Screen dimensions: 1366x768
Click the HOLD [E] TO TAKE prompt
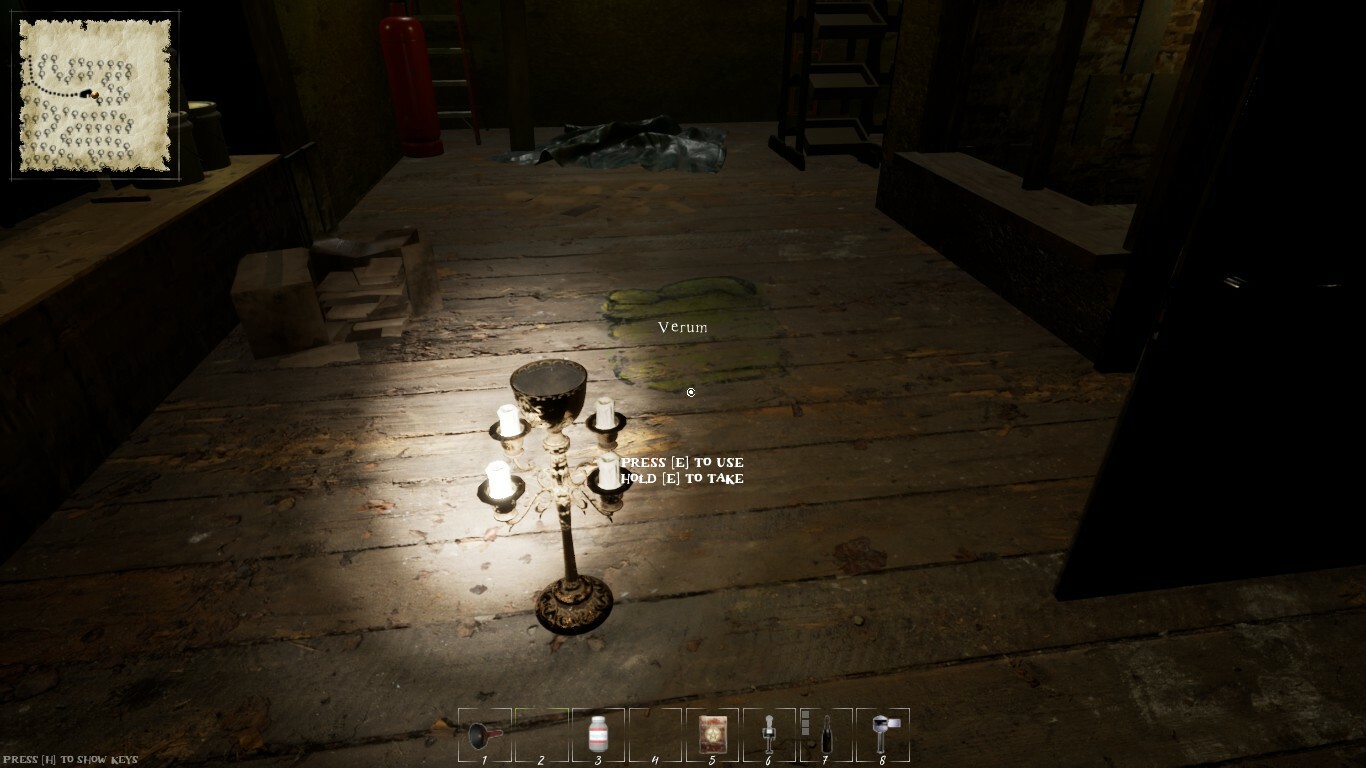[681, 479]
